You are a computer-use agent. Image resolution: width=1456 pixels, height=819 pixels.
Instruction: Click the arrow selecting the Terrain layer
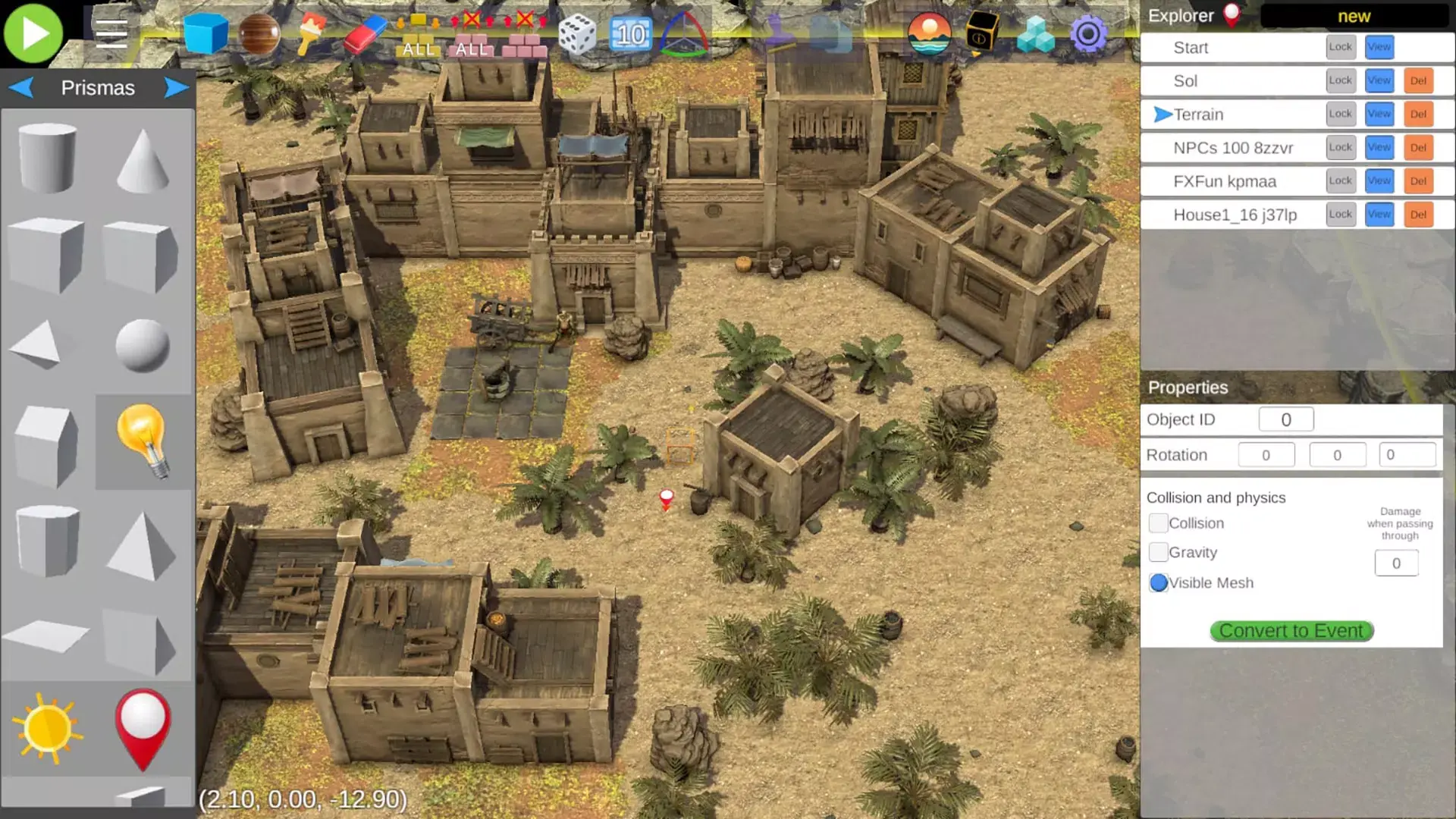[1161, 115]
